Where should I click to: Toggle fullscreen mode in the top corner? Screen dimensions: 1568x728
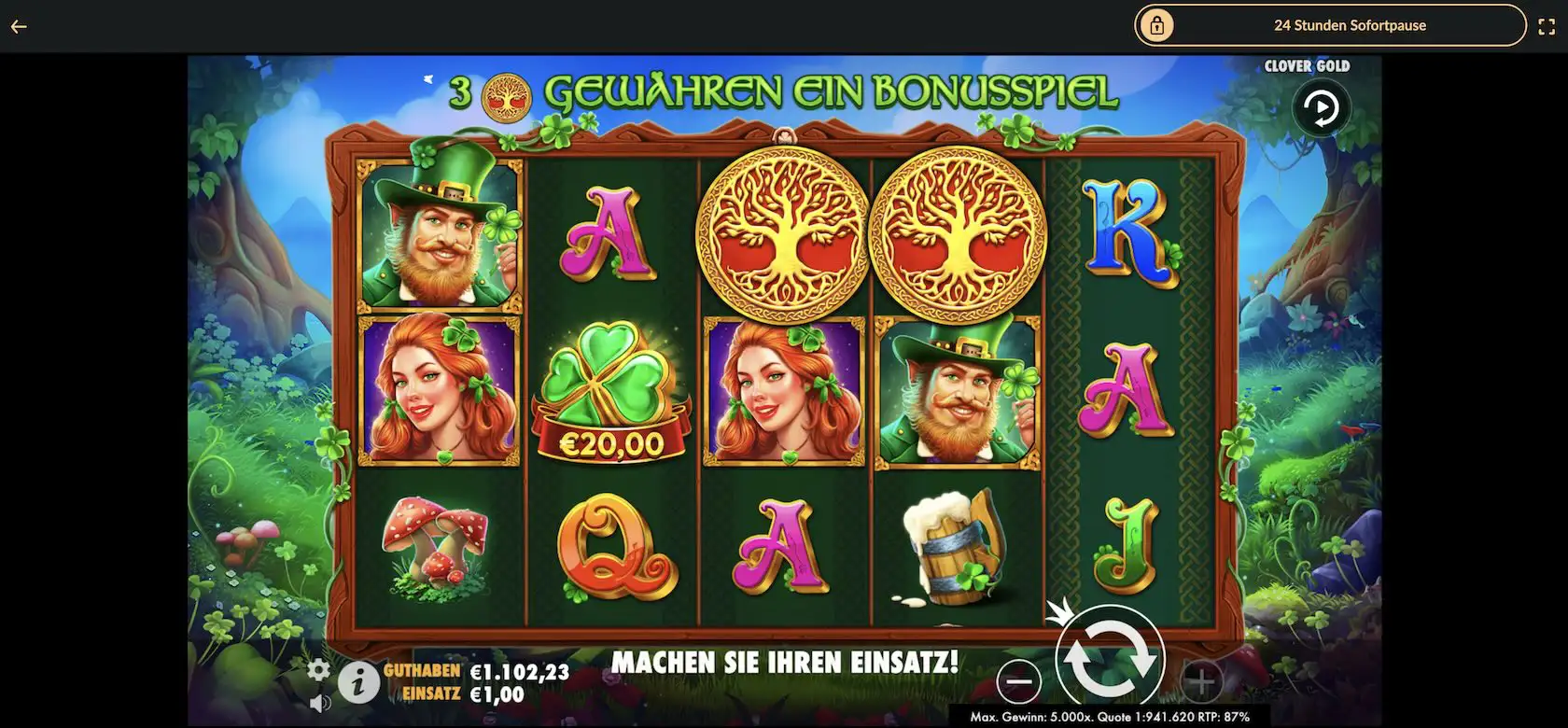1547,26
